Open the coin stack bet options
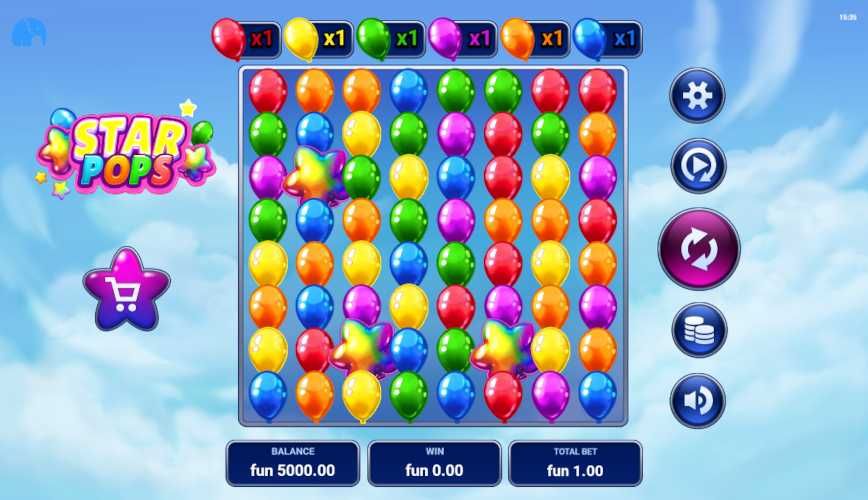The width and height of the screenshot is (868, 500). pos(699,330)
